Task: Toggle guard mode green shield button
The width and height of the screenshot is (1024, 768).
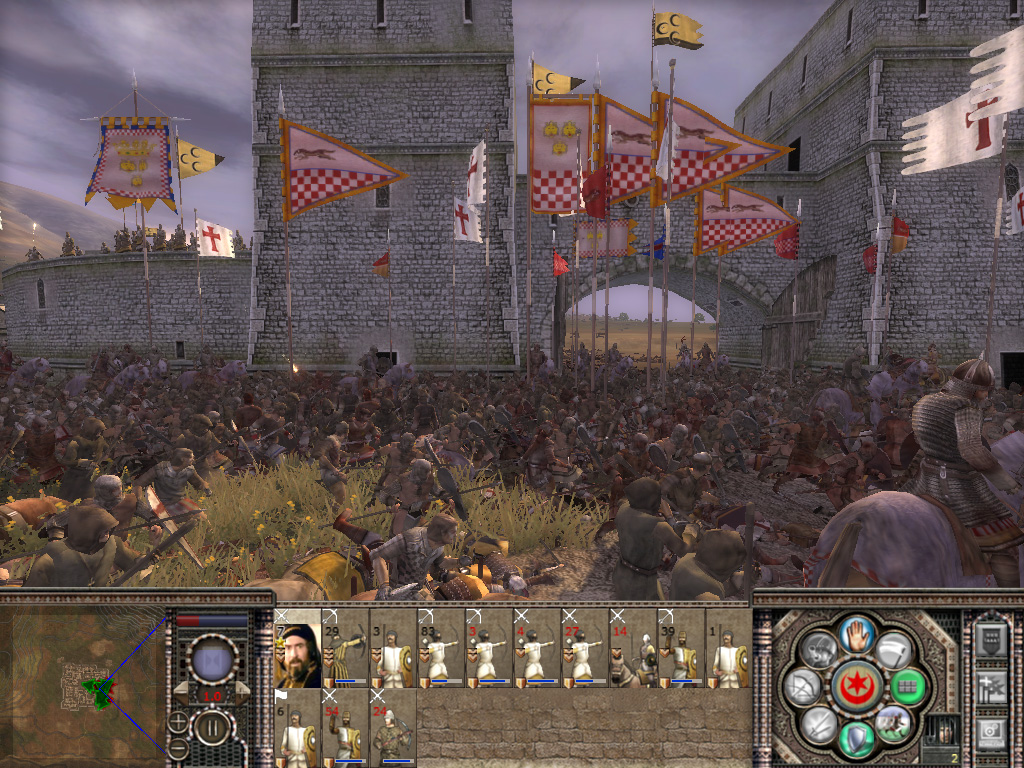Action: [x=855, y=739]
